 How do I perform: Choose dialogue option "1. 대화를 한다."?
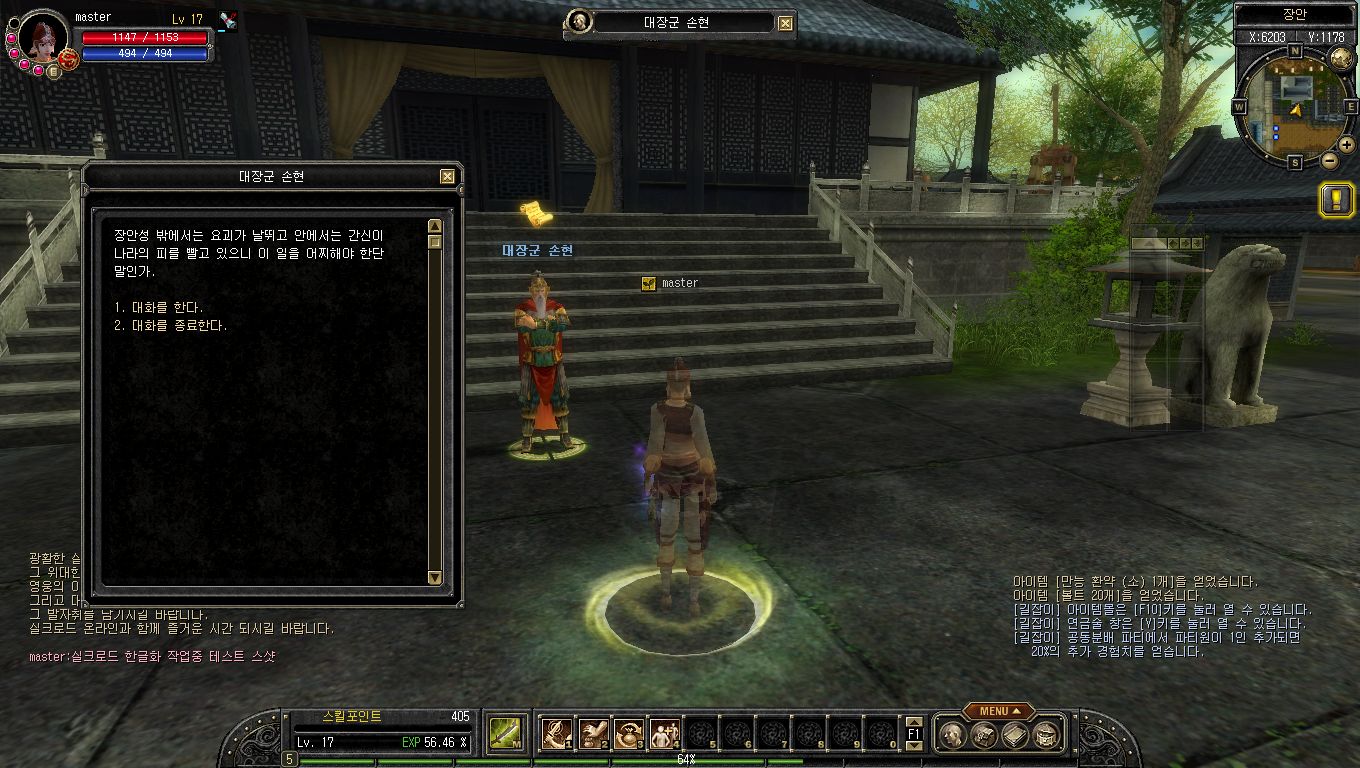pos(159,308)
